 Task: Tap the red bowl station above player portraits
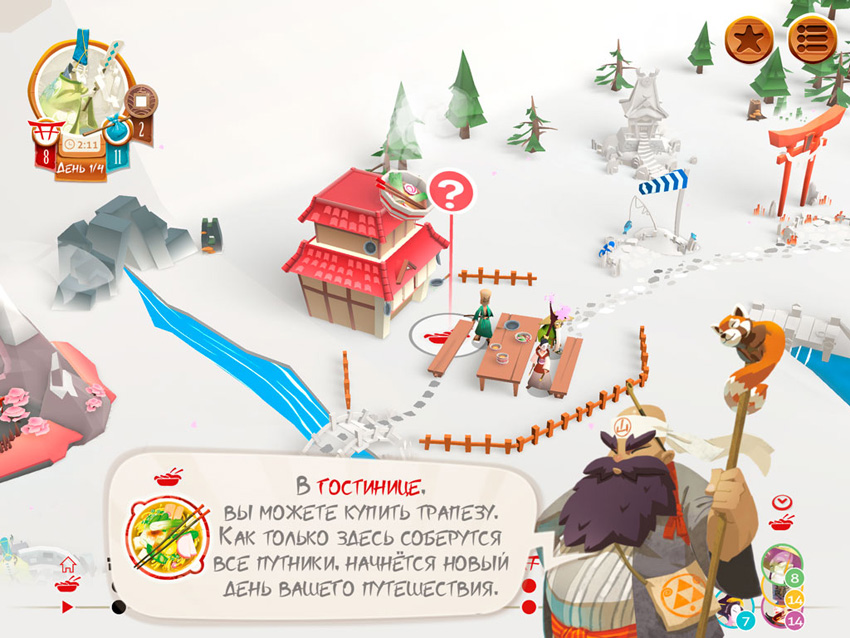click(781, 523)
